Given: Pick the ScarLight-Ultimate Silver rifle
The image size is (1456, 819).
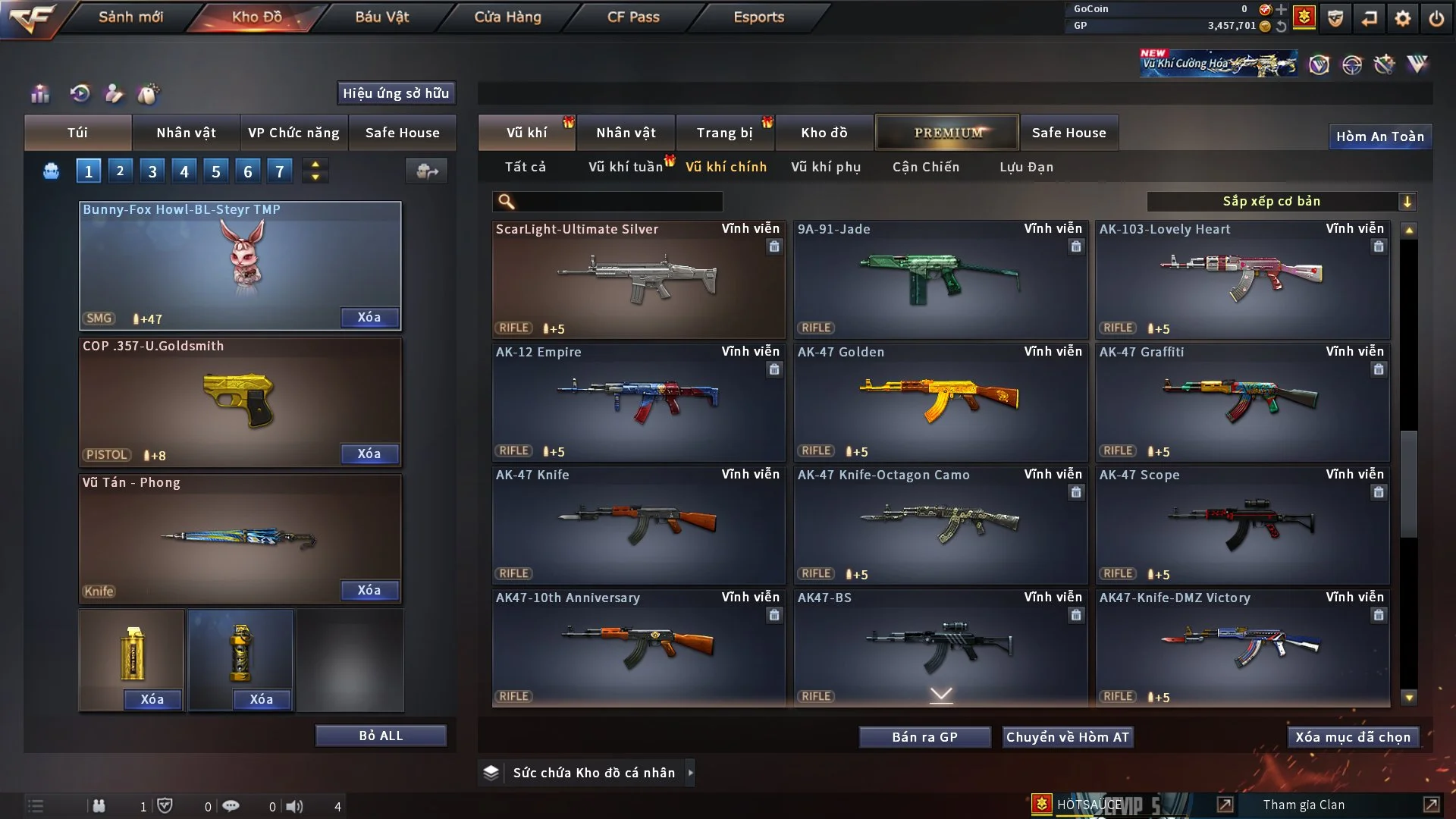Looking at the screenshot, I should [x=638, y=279].
